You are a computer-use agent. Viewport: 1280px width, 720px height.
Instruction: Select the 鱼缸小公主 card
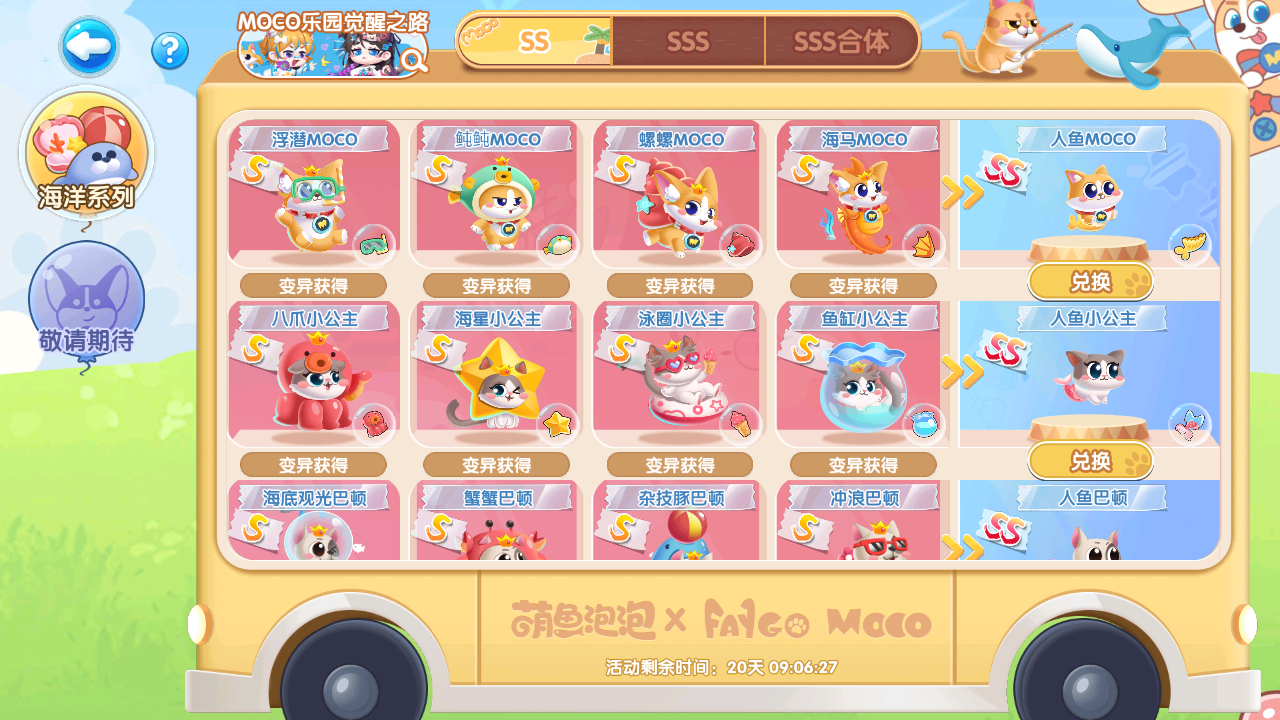pyautogui.click(x=862, y=375)
